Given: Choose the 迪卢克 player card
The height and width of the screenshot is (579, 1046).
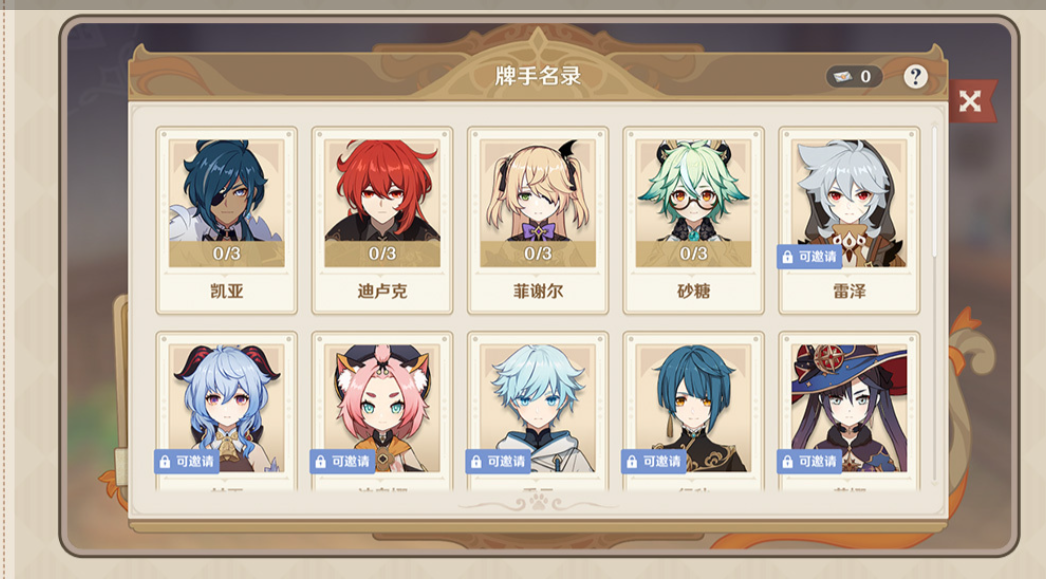Looking at the screenshot, I should click(382, 220).
